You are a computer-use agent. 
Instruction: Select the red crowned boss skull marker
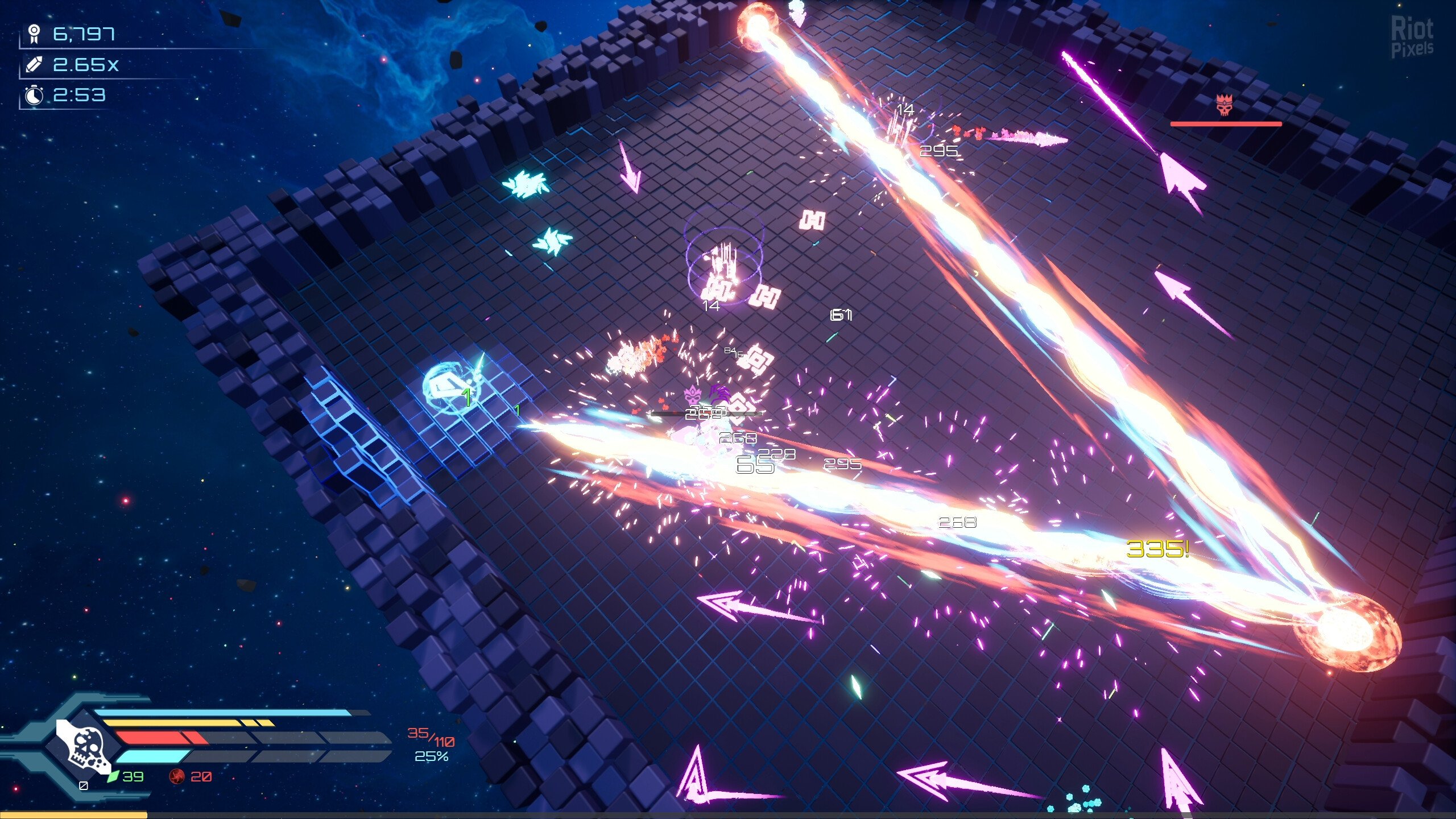tap(1223, 106)
